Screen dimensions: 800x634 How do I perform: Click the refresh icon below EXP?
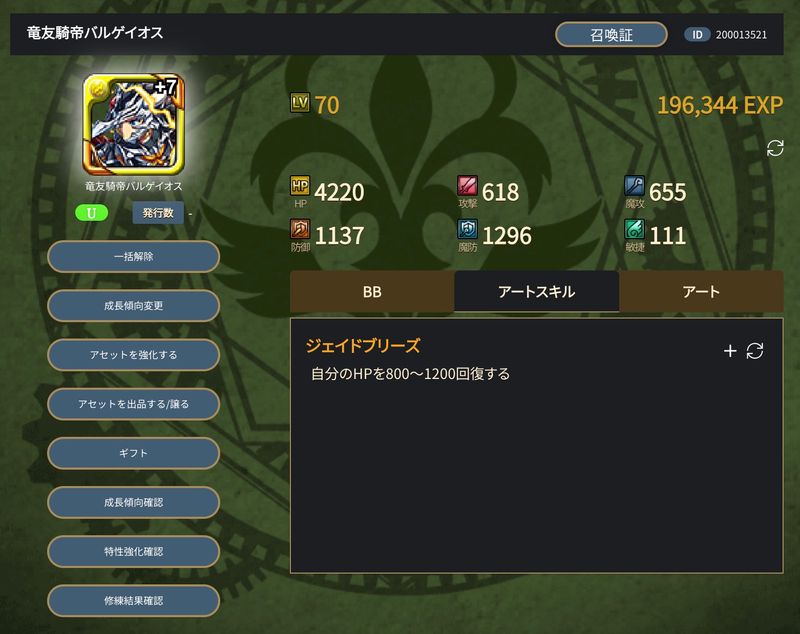tap(775, 148)
